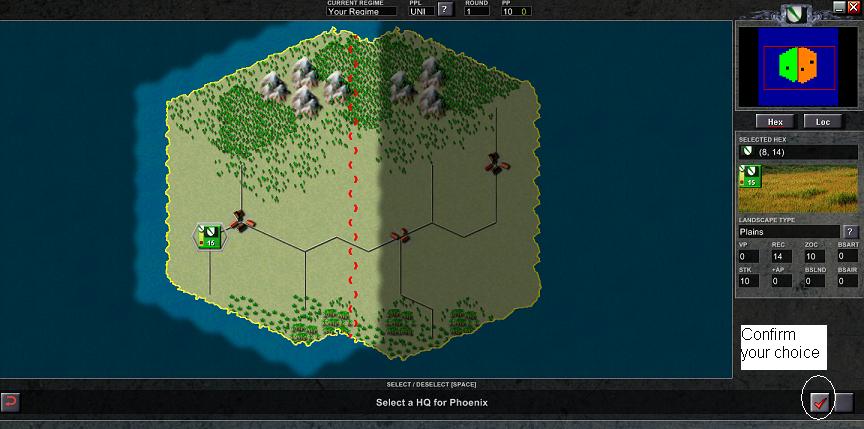Switch the side panel to Hex view
This screenshot has height=429, width=864.
pos(775,121)
